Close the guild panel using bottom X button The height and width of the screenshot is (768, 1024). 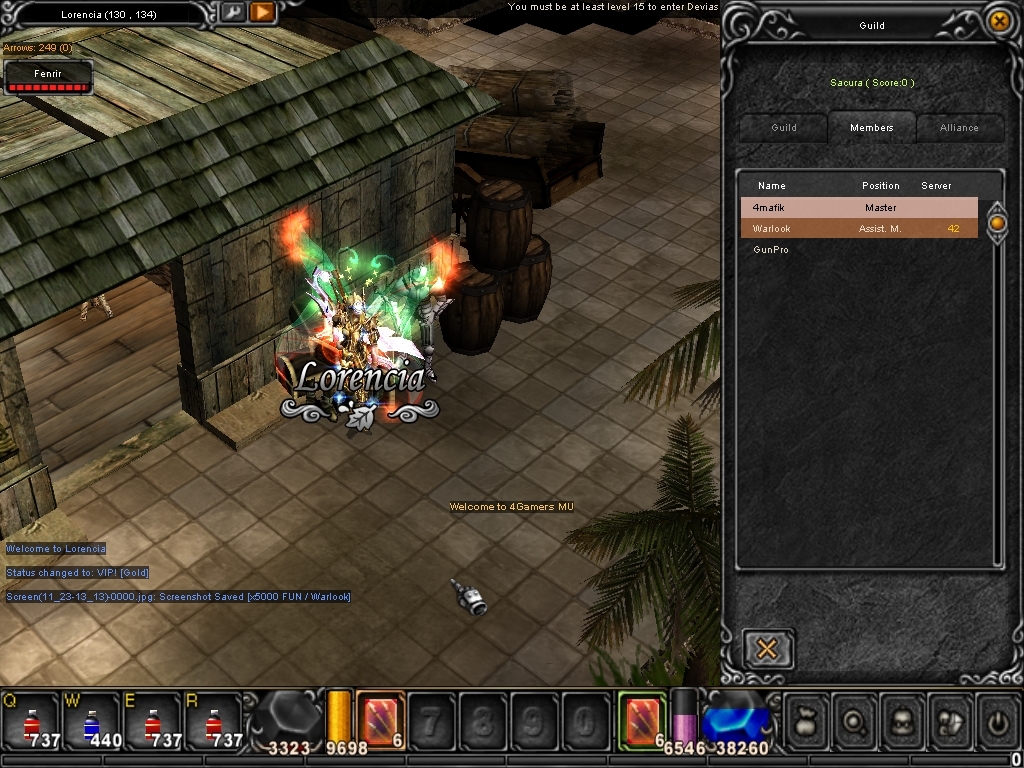click(x=768, y=649)
